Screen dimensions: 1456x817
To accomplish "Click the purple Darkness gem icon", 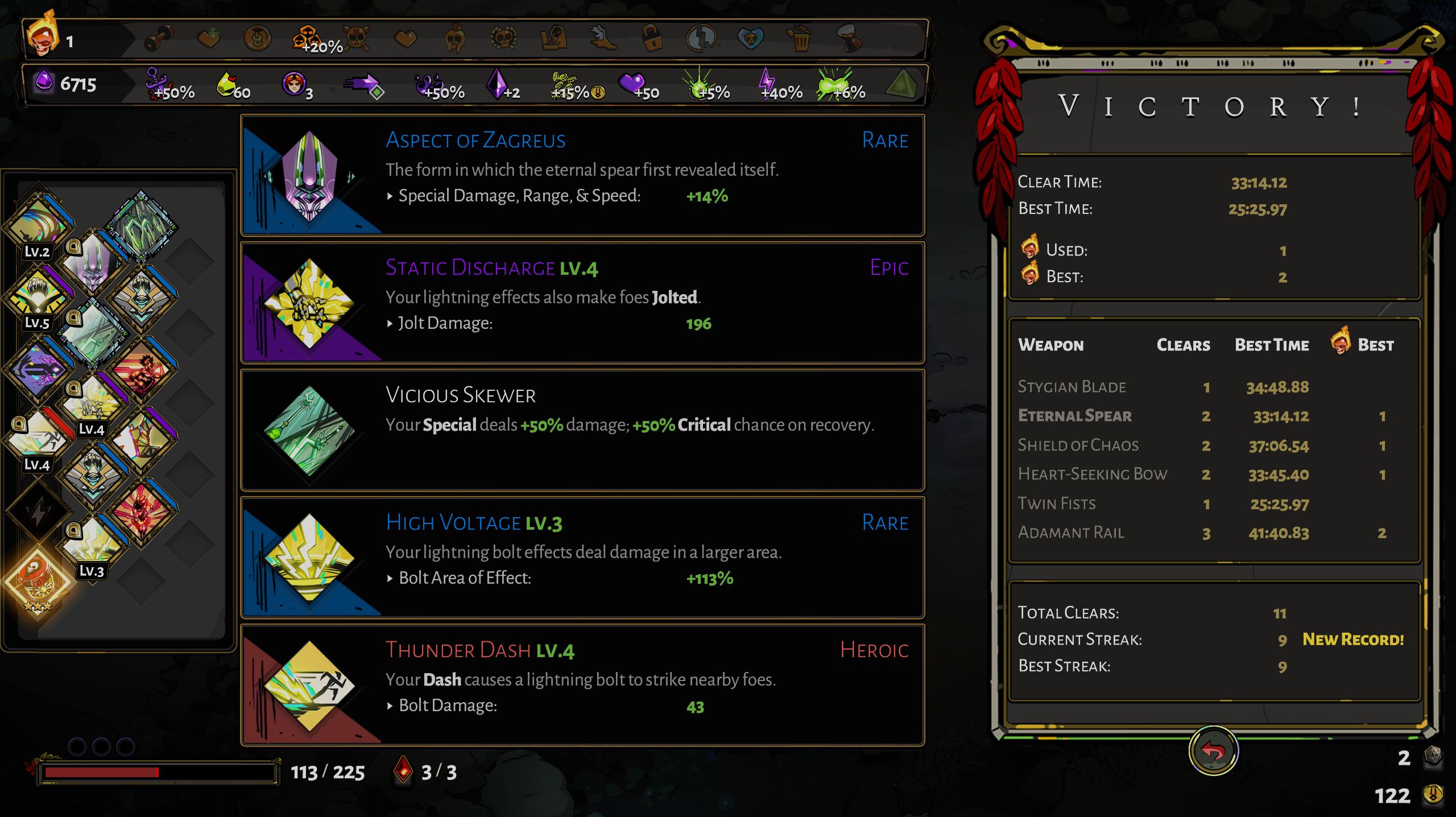I will coord(44,83).
